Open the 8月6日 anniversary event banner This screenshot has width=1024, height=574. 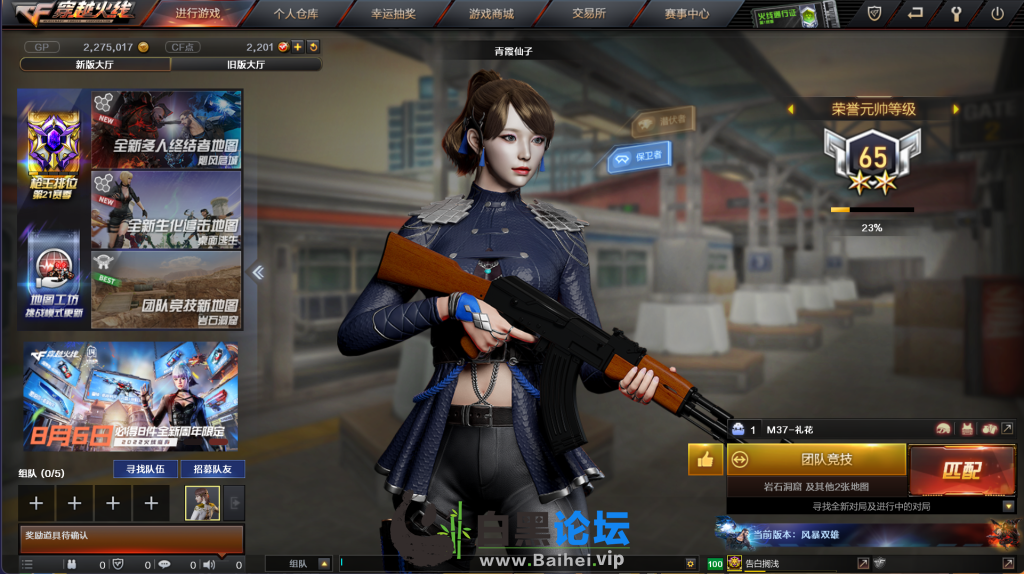pos(131,396)
